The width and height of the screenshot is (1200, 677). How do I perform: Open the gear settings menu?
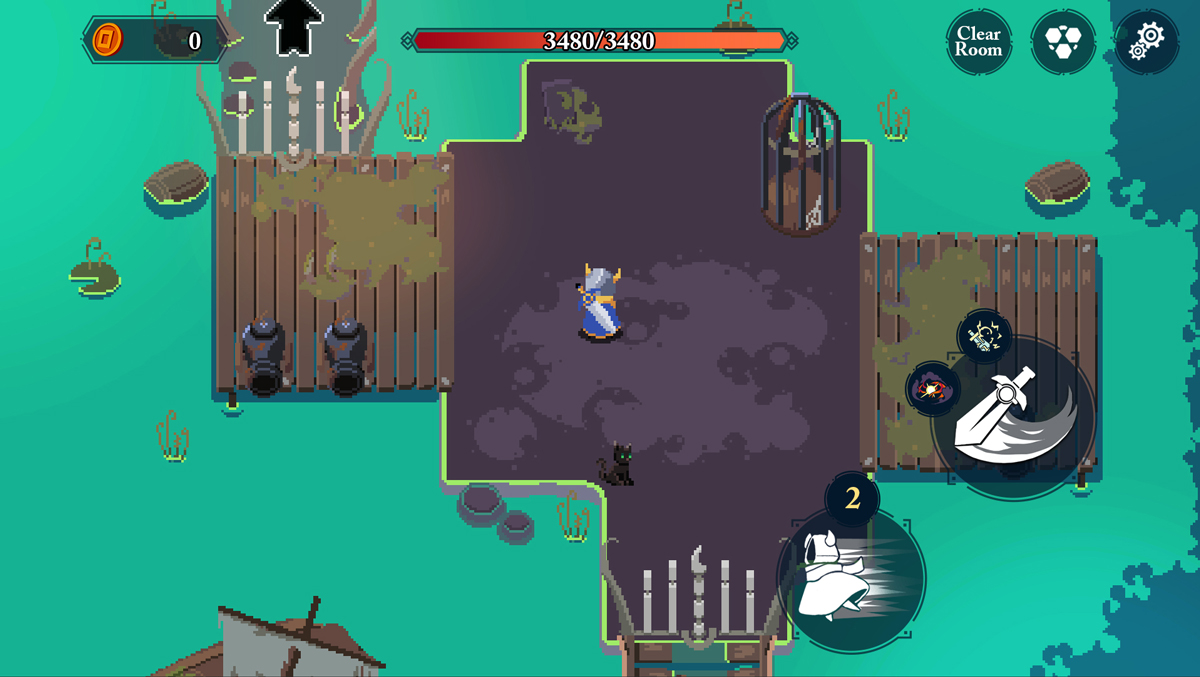point(1147,41)
